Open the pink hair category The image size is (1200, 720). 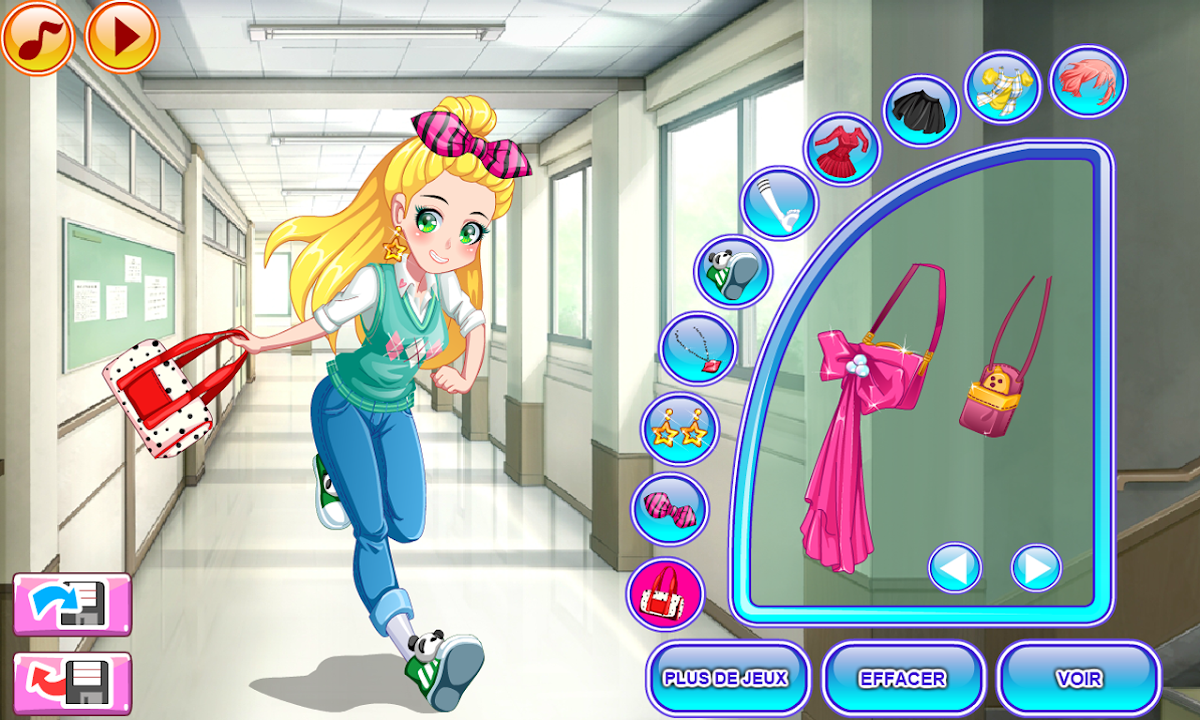tap(1088, 81)
